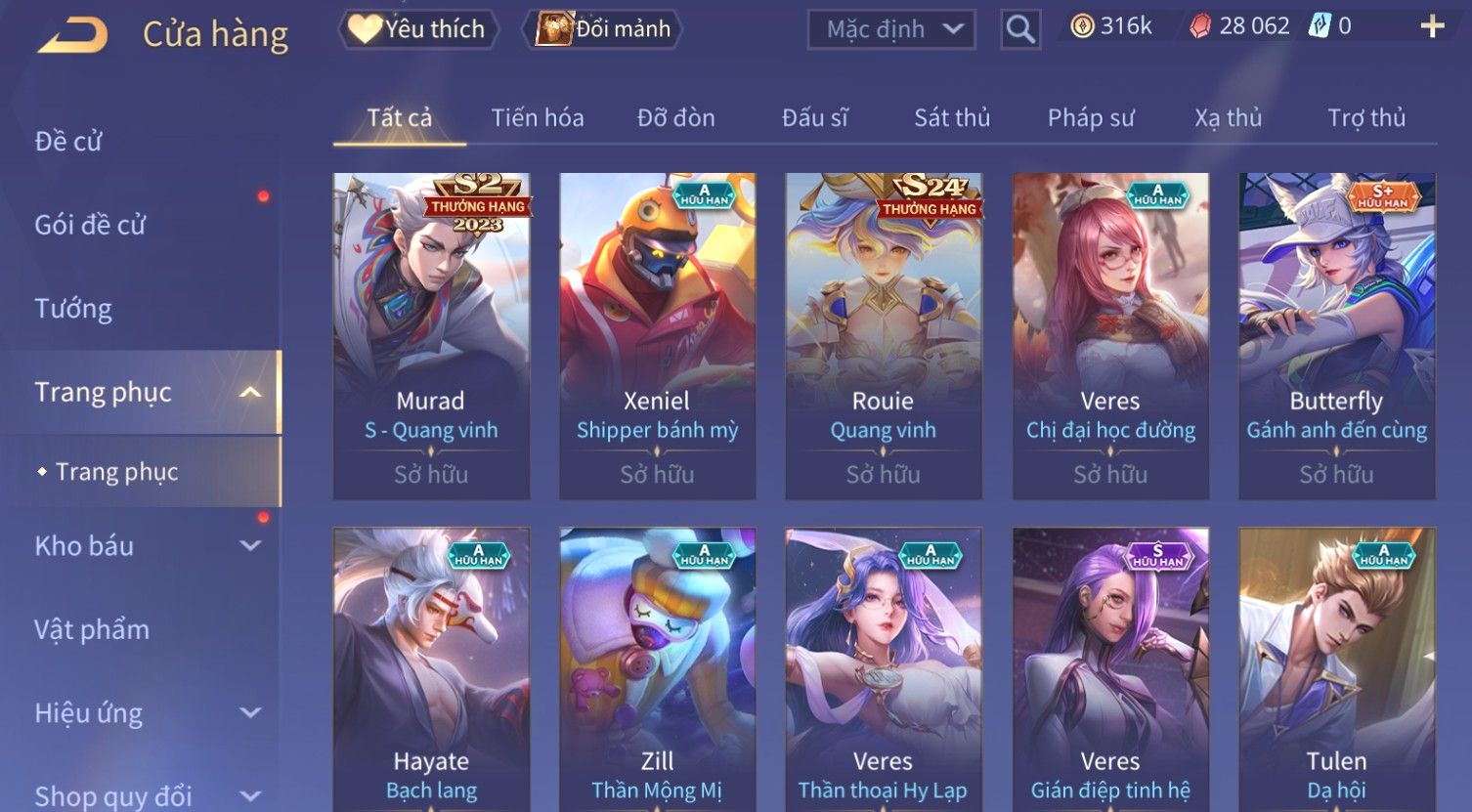1472x812 pixels.
Task: Switch to the Tiến hóa tab
Action: [x=538, y=118]
